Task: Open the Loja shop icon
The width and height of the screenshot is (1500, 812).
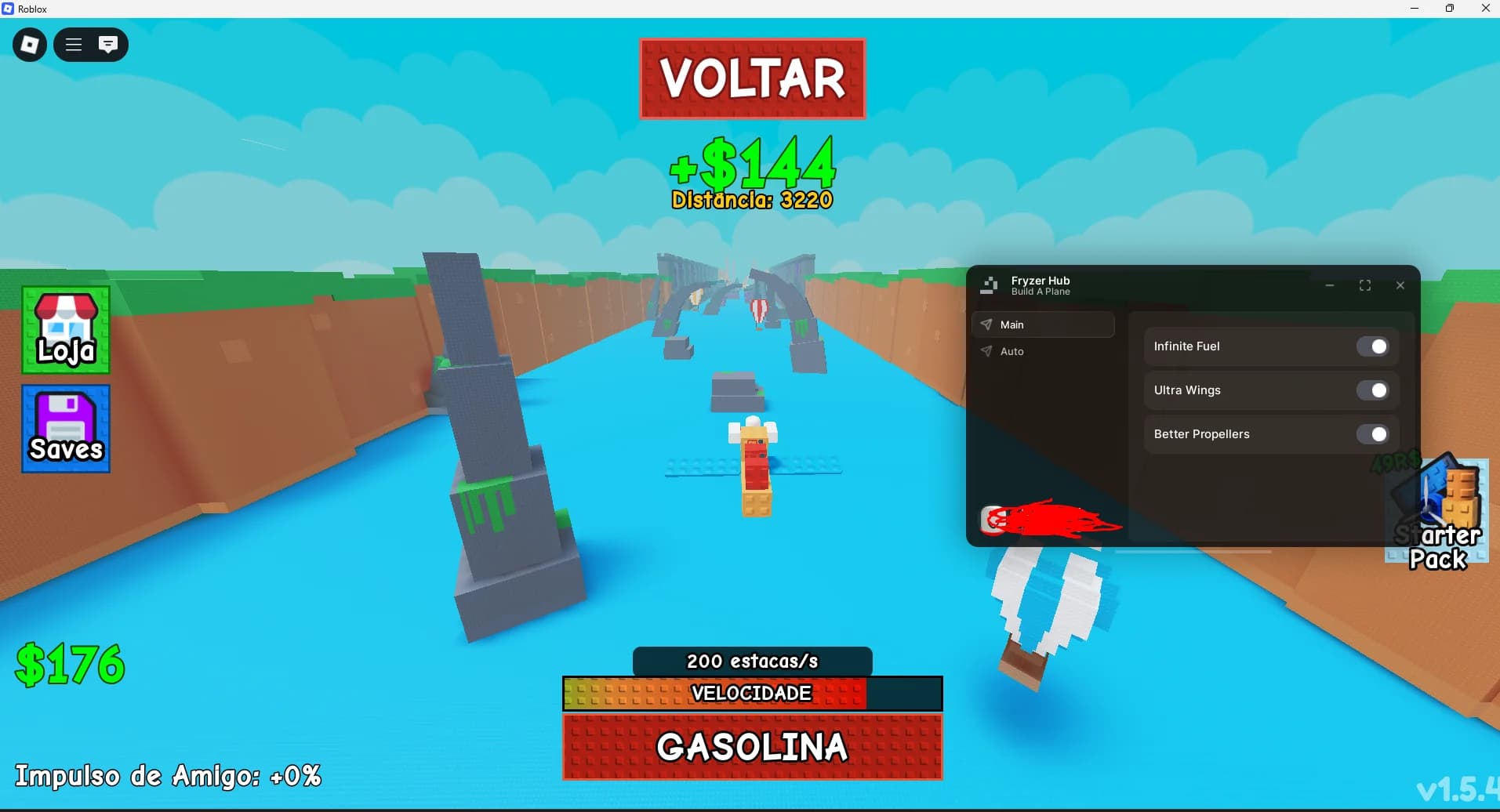Action: point(65,329)
